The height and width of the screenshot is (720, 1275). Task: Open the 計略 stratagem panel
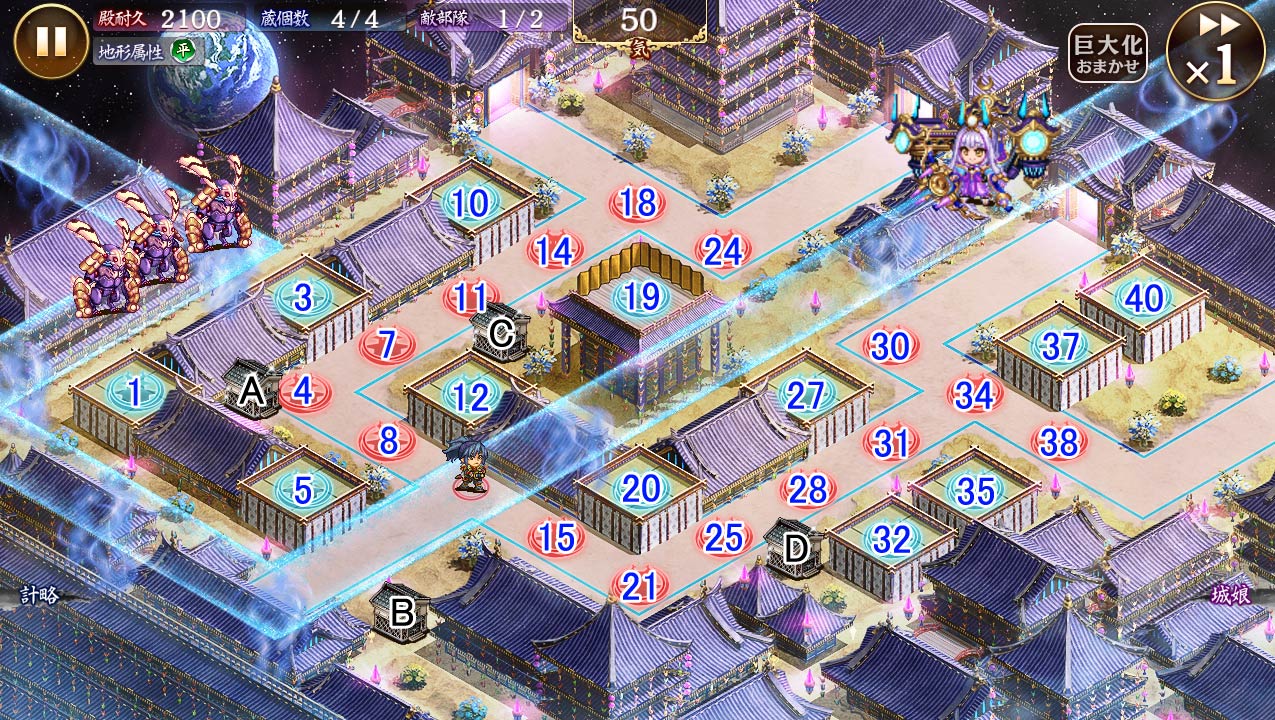click(x=40, y=595)
